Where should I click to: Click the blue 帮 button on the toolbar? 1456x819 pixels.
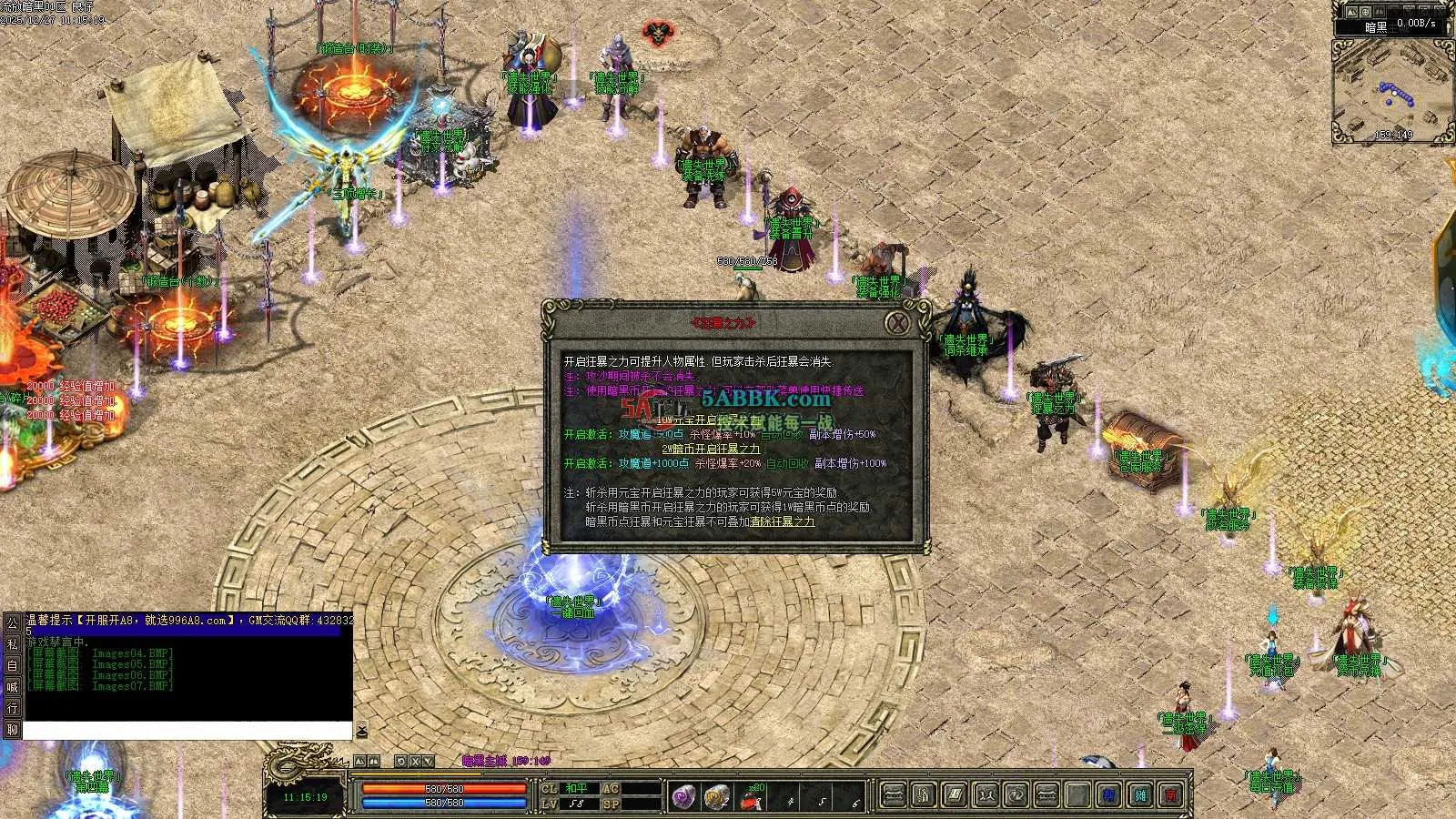[1108, 796]
